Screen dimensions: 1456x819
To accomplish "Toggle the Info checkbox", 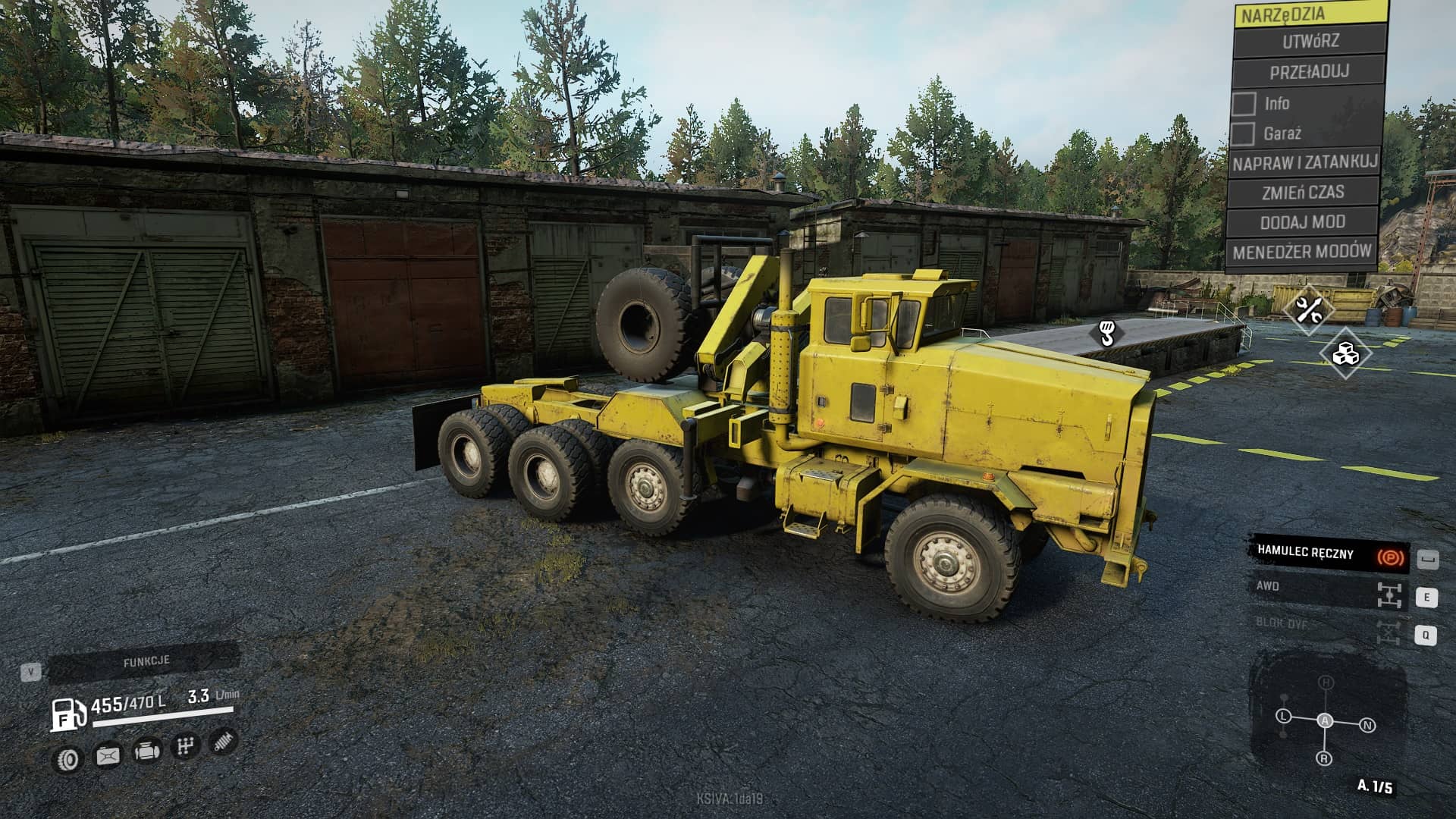I will point(1244,104).
